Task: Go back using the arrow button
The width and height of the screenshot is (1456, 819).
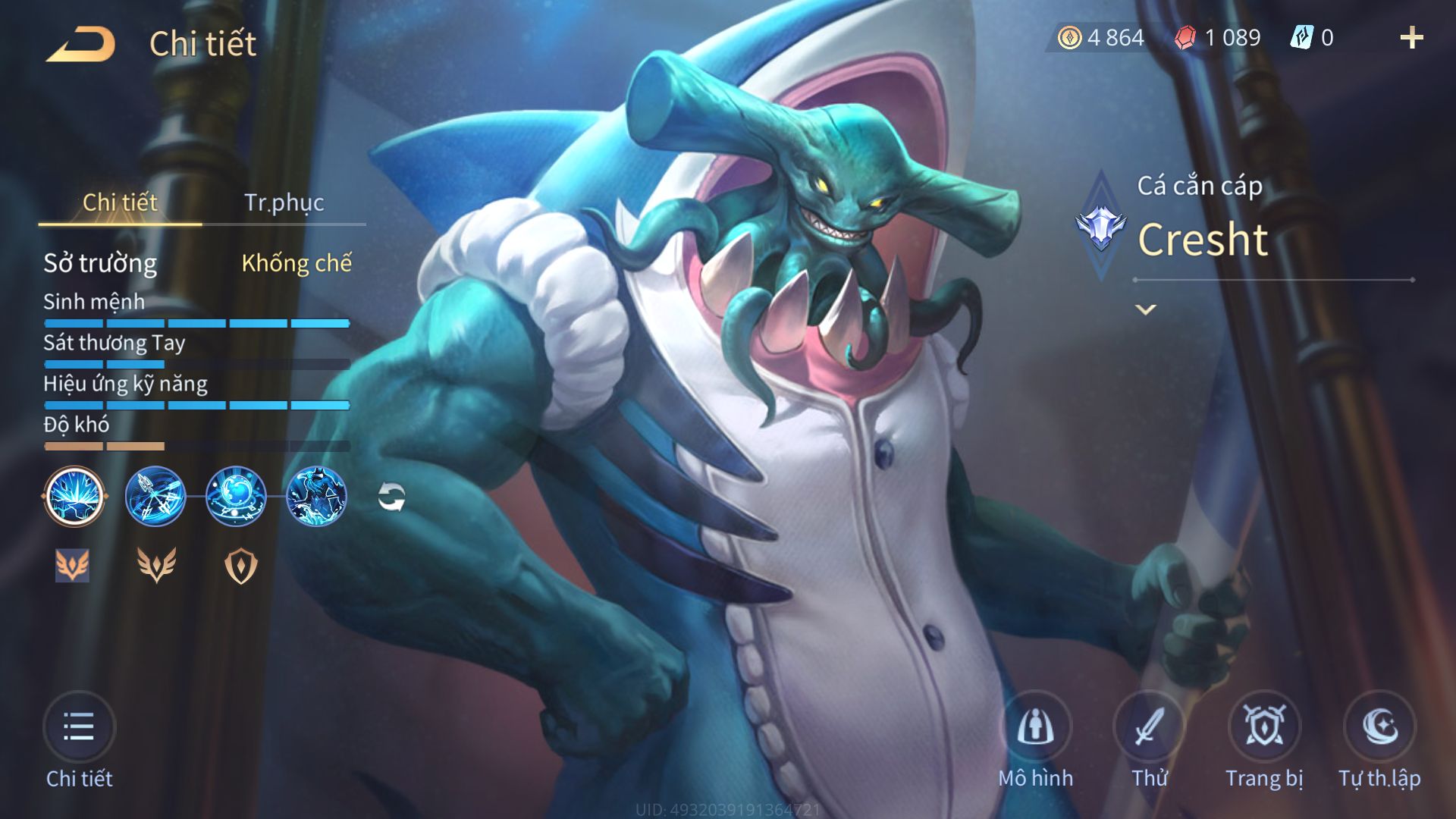Action: coord(80,44)
